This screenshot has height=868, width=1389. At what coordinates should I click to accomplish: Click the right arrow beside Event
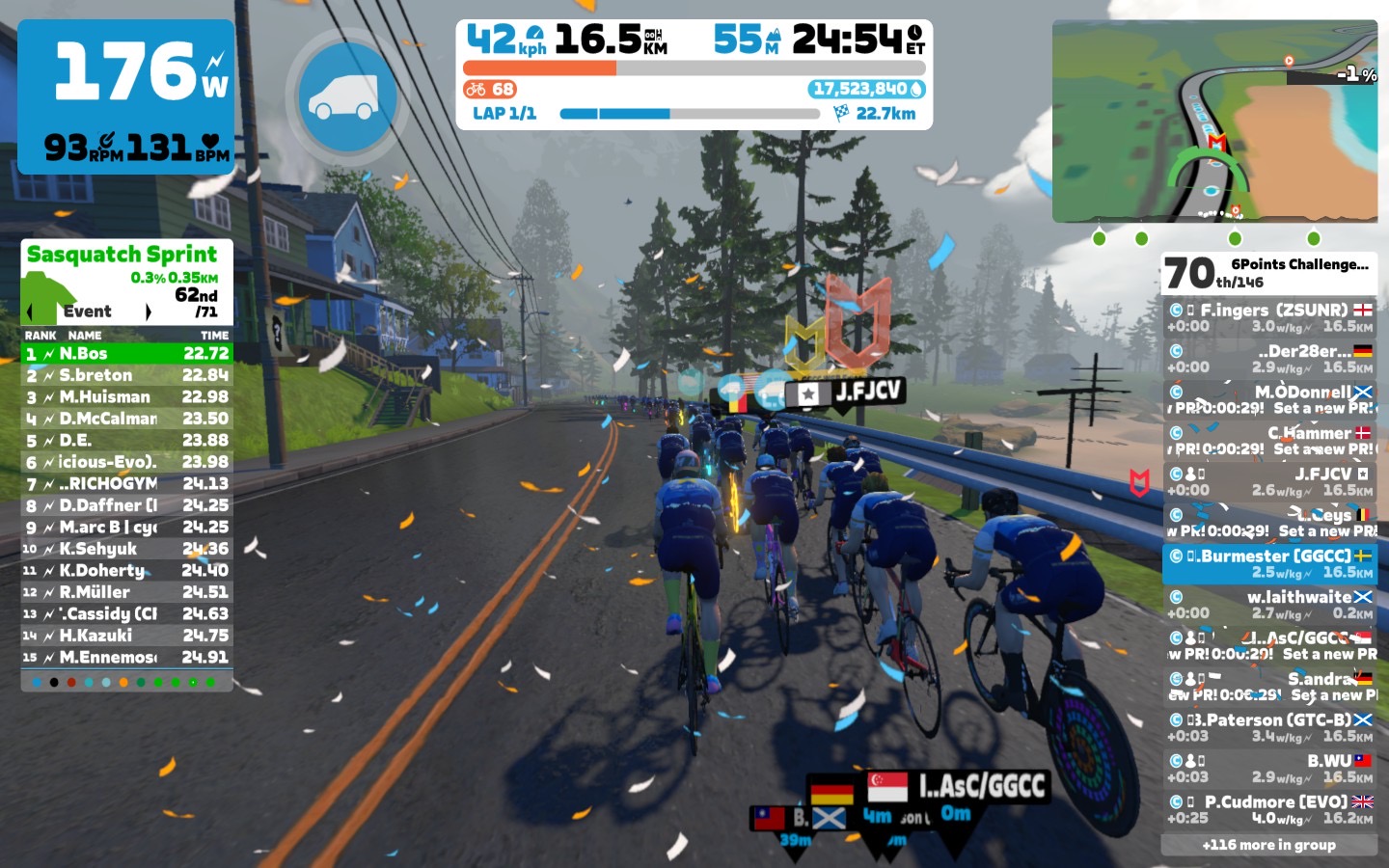pyautogui.click(x=148, y=312)
